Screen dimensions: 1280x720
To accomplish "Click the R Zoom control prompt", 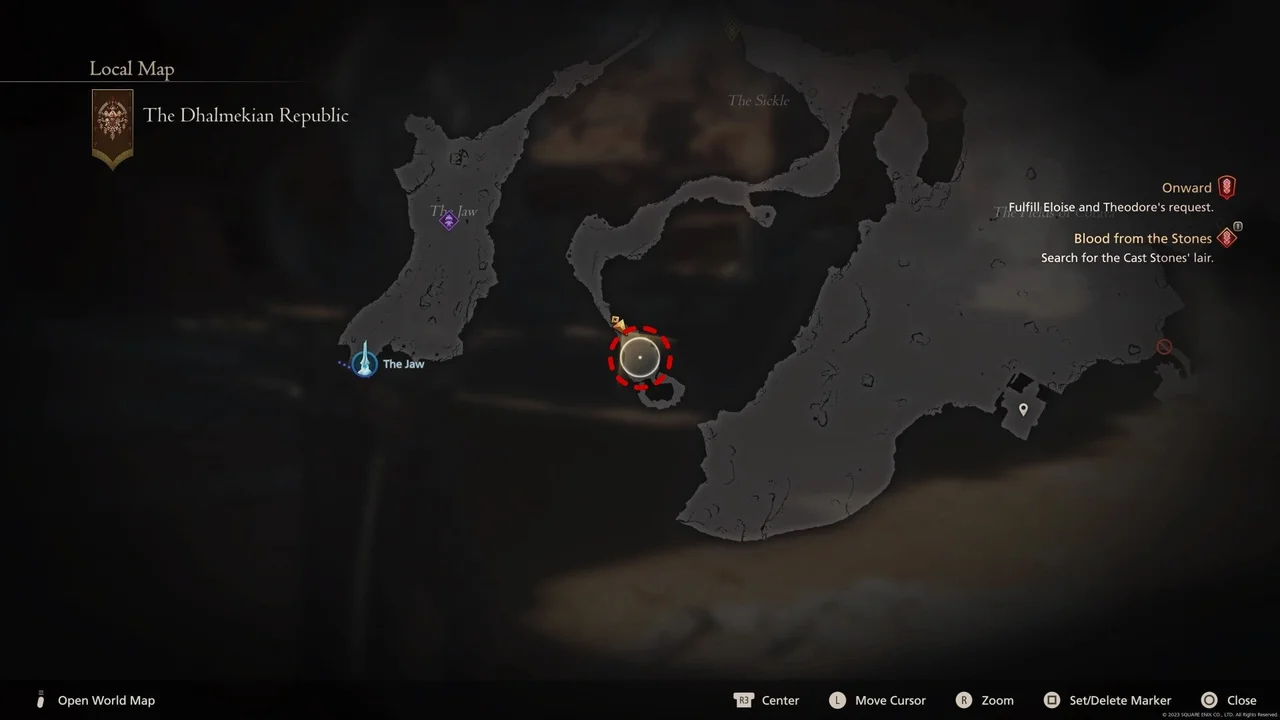I will (964, 700).
